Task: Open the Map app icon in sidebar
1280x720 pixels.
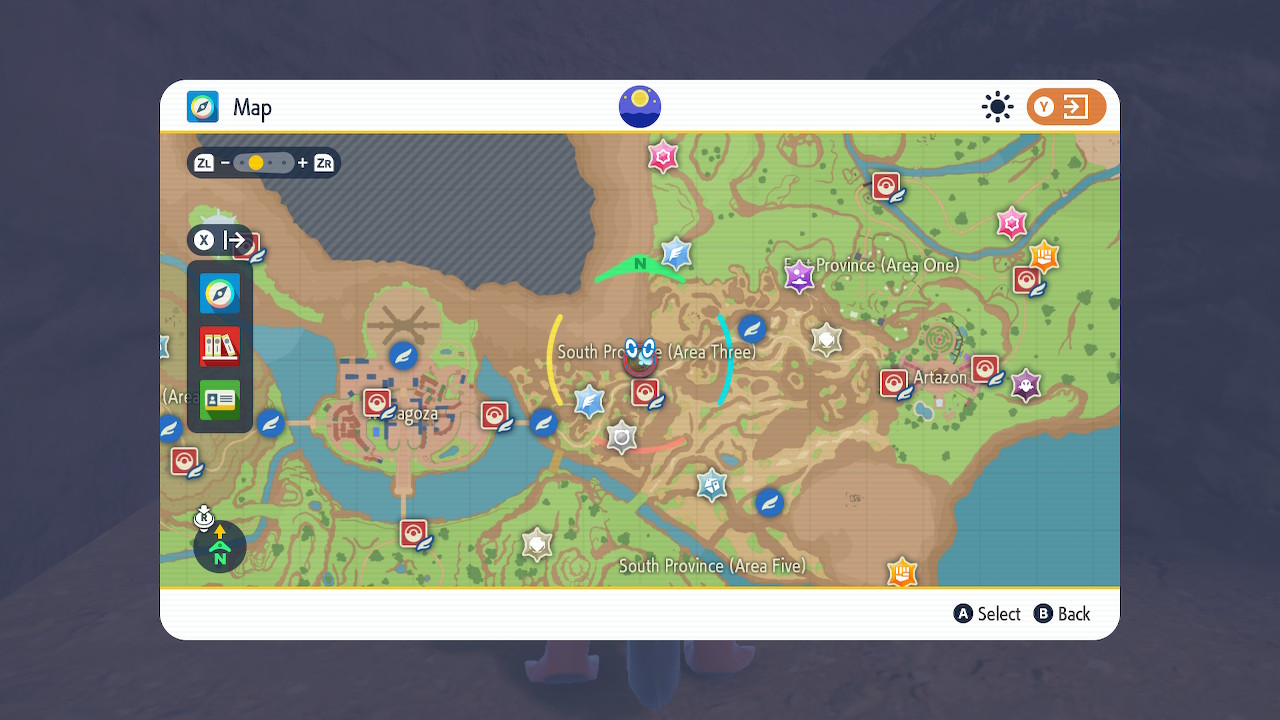Action: (219, 293)
